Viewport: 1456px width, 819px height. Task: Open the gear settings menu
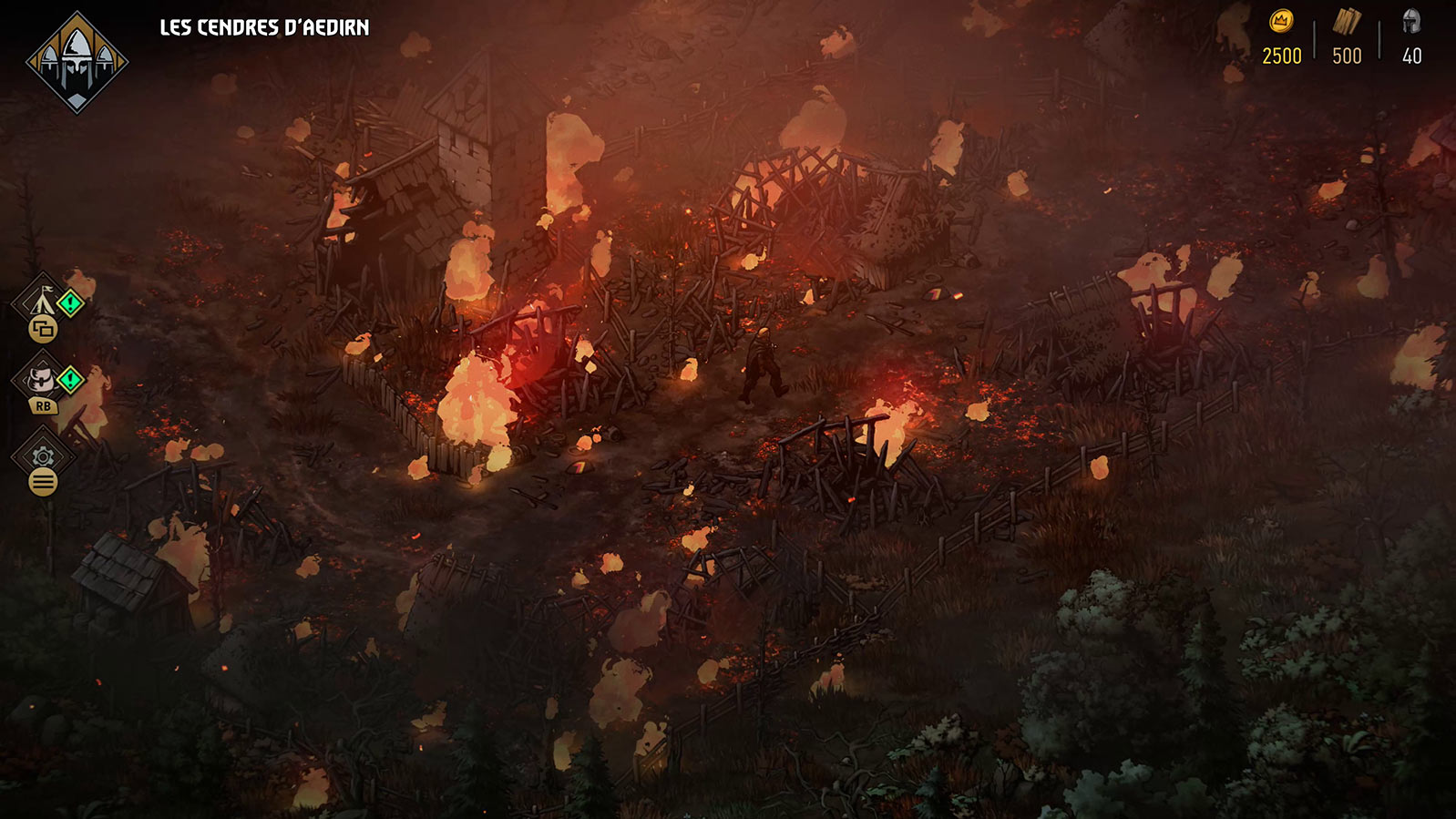(x=42, y=456)
